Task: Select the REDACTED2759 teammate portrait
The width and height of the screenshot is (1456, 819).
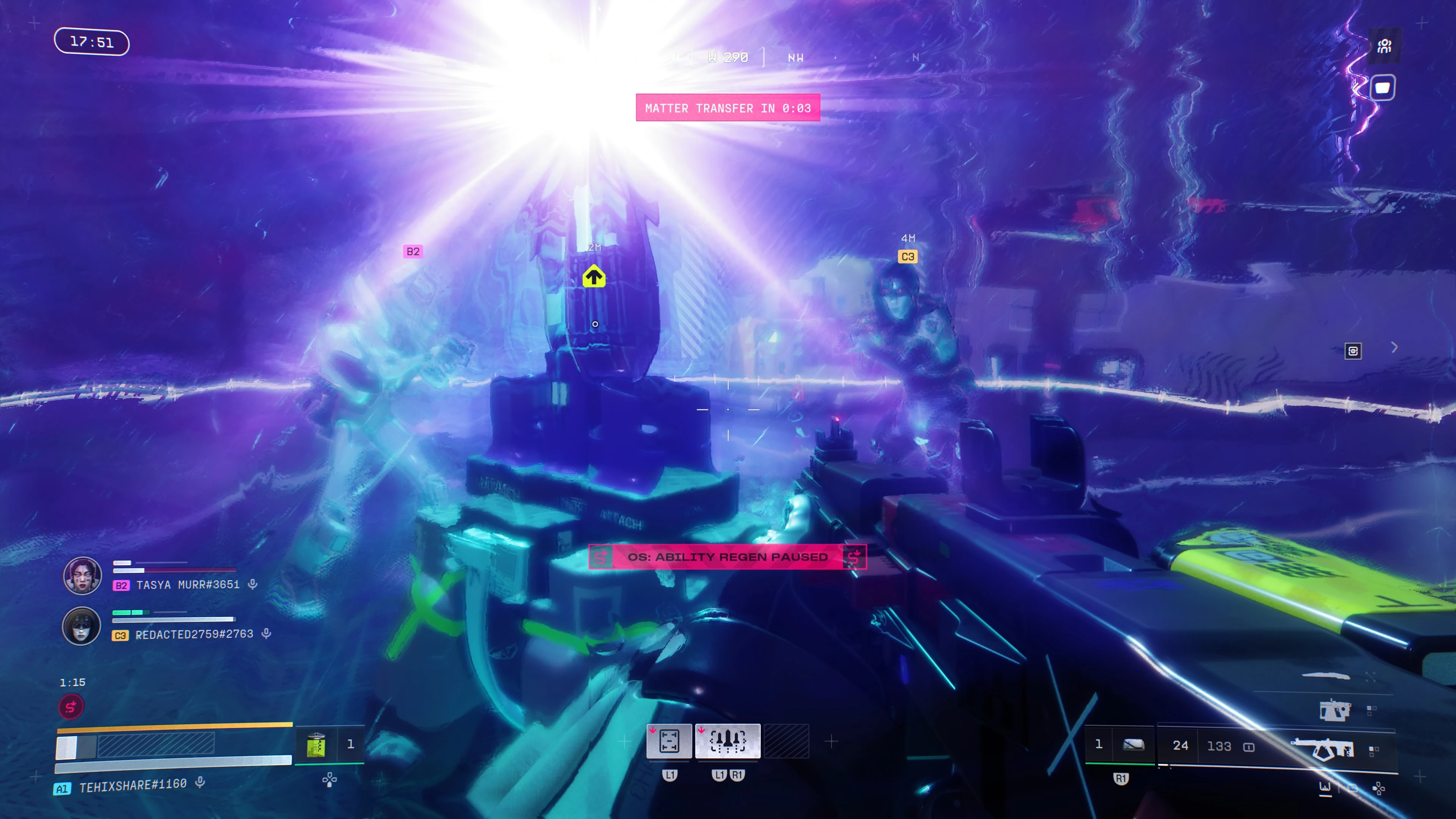Action: [x=82, y=626]
